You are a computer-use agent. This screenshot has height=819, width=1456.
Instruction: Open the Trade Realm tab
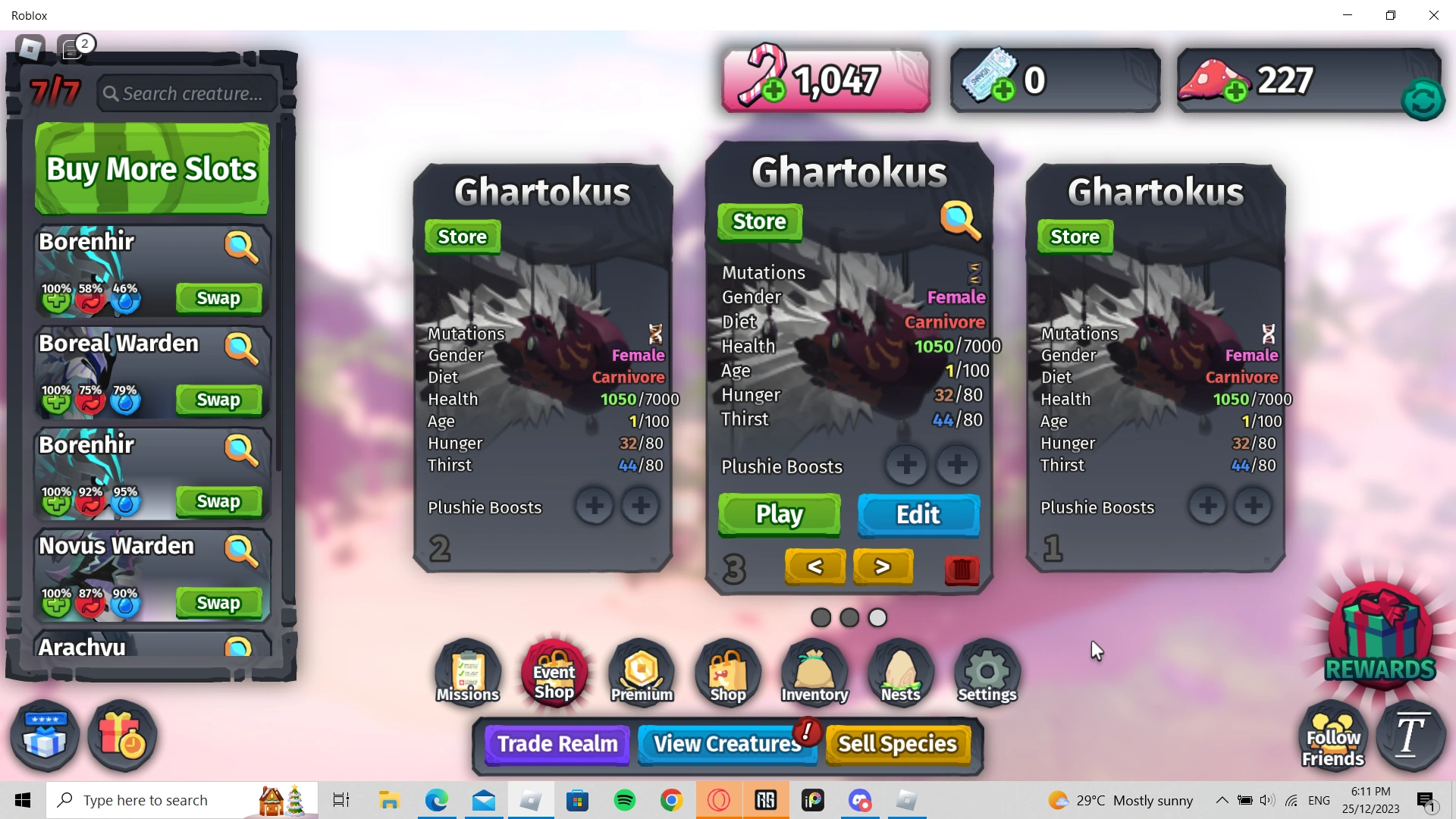[556, 744]
